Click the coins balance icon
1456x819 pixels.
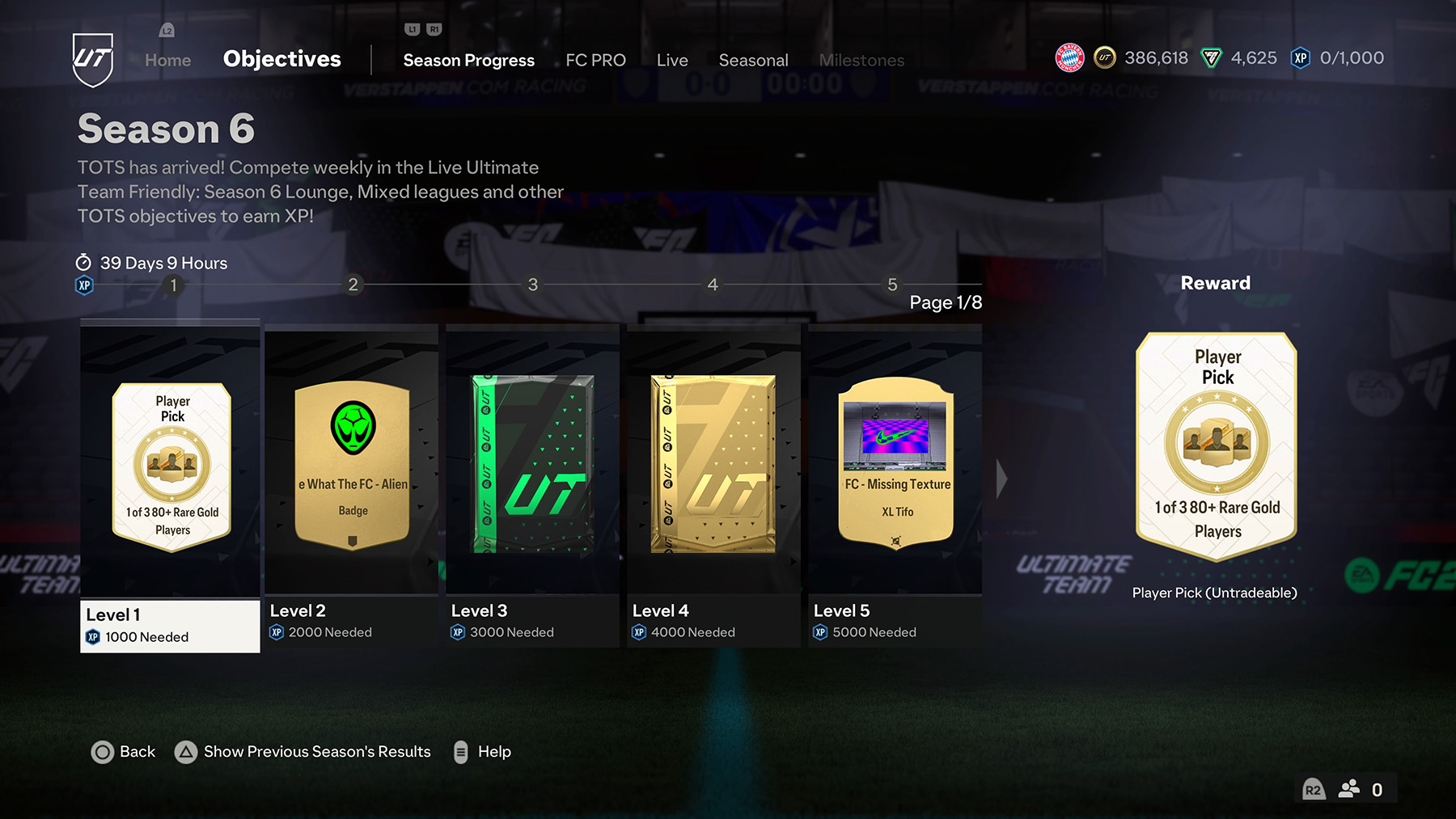point(1105,57)
